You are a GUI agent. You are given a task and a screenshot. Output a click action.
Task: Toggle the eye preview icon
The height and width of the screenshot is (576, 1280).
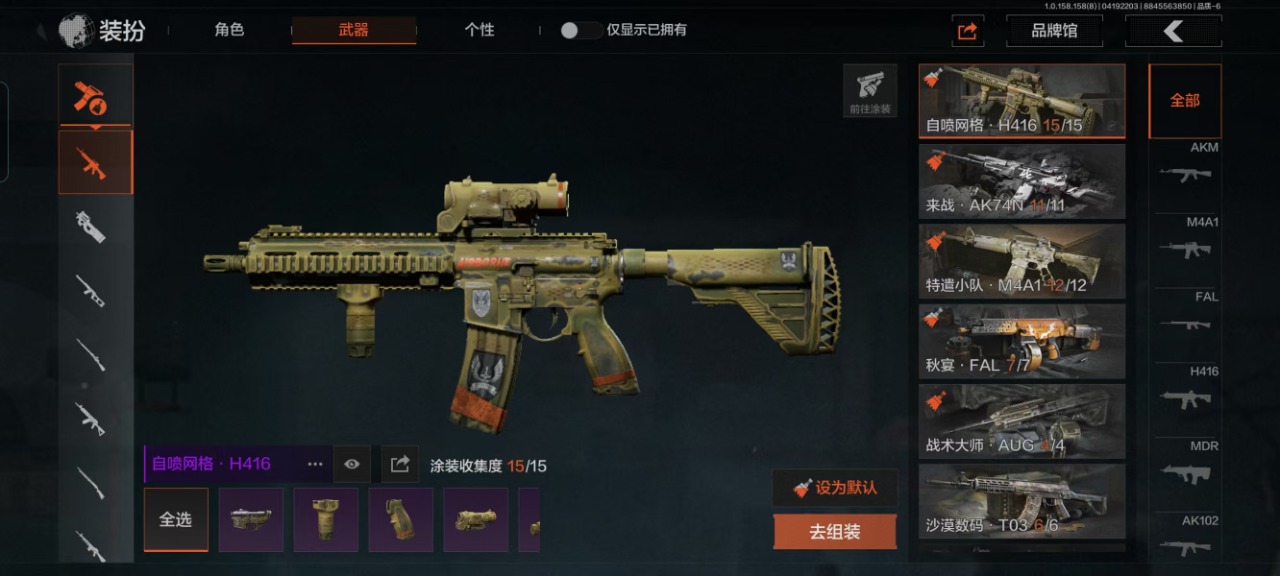352,464
